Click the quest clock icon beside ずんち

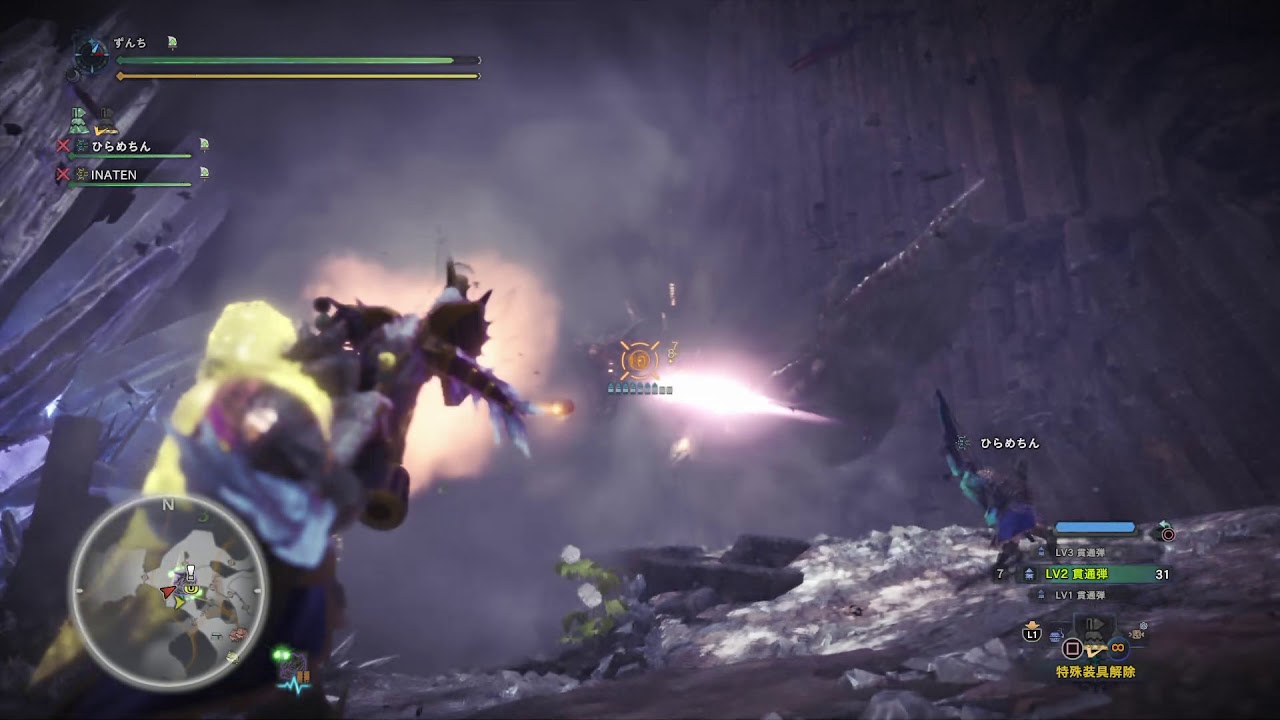click(92, 54)
